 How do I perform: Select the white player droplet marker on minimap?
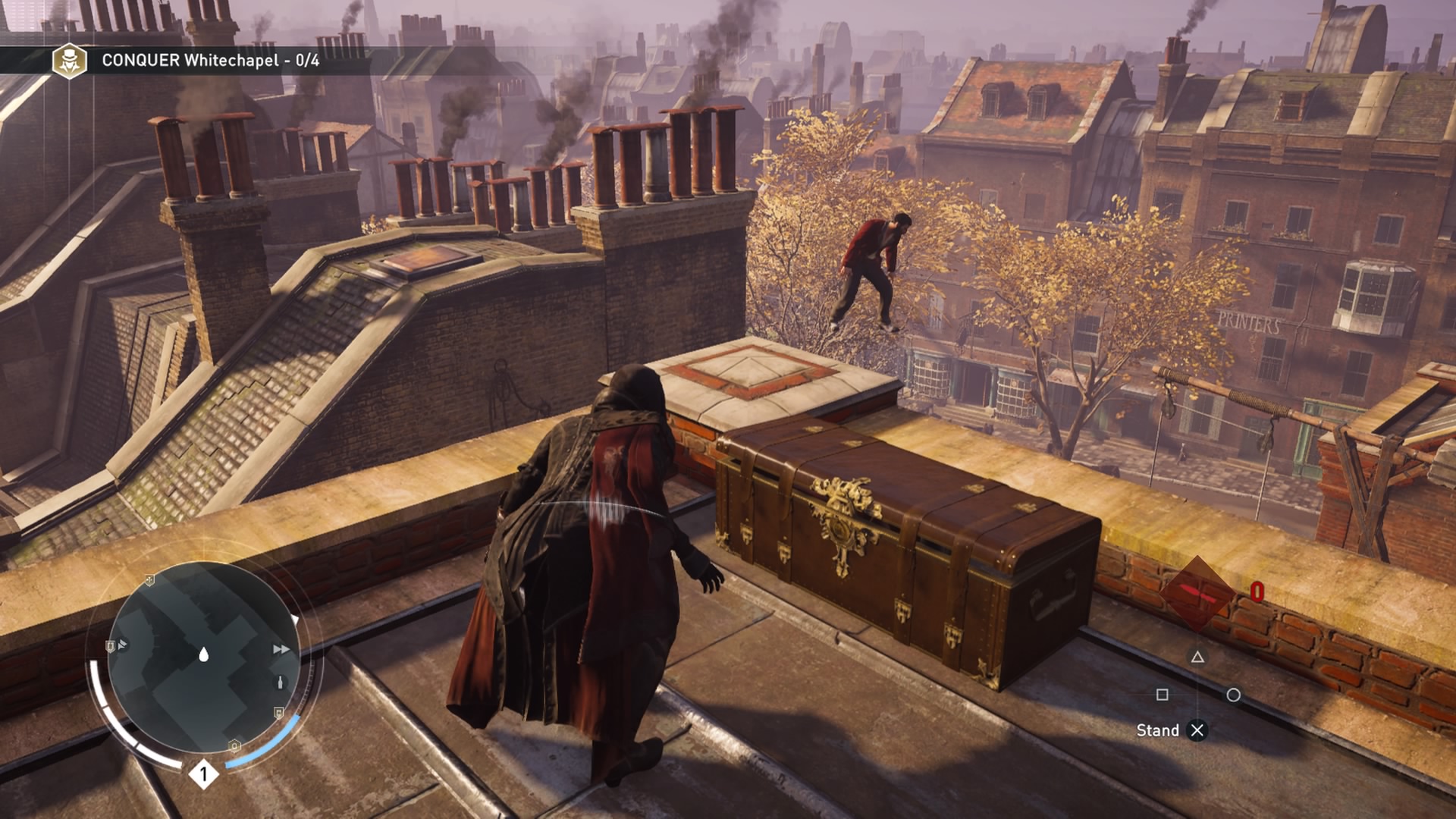point(203,655)
